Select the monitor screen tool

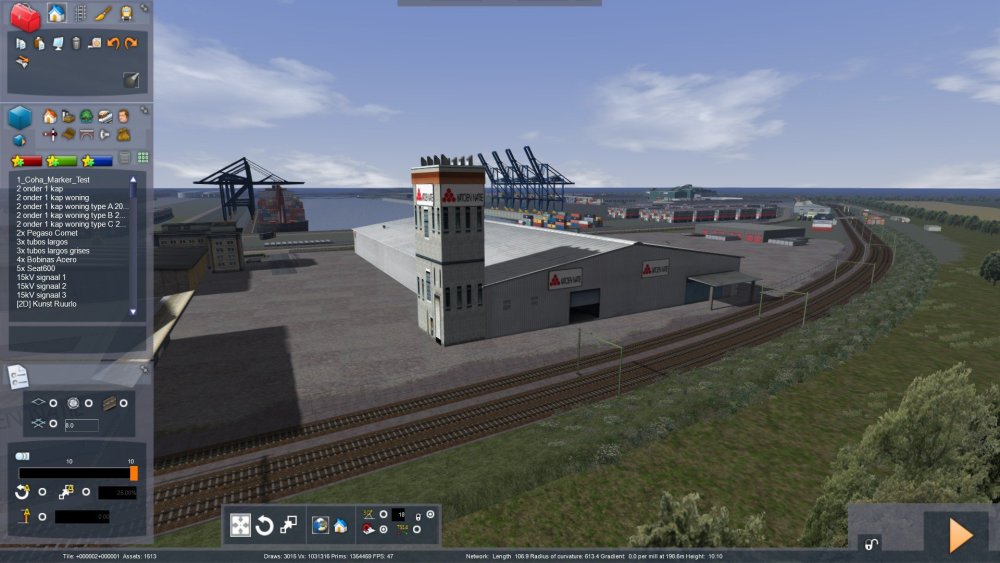coord(58,43)
